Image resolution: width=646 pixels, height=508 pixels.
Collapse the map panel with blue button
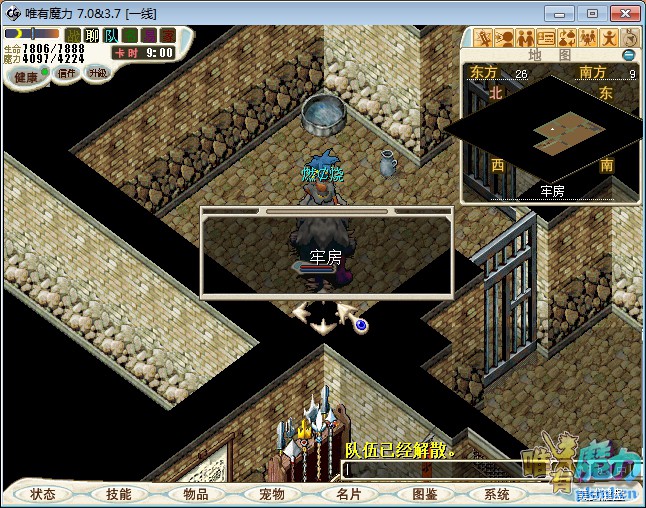click(x=629, y=55)
